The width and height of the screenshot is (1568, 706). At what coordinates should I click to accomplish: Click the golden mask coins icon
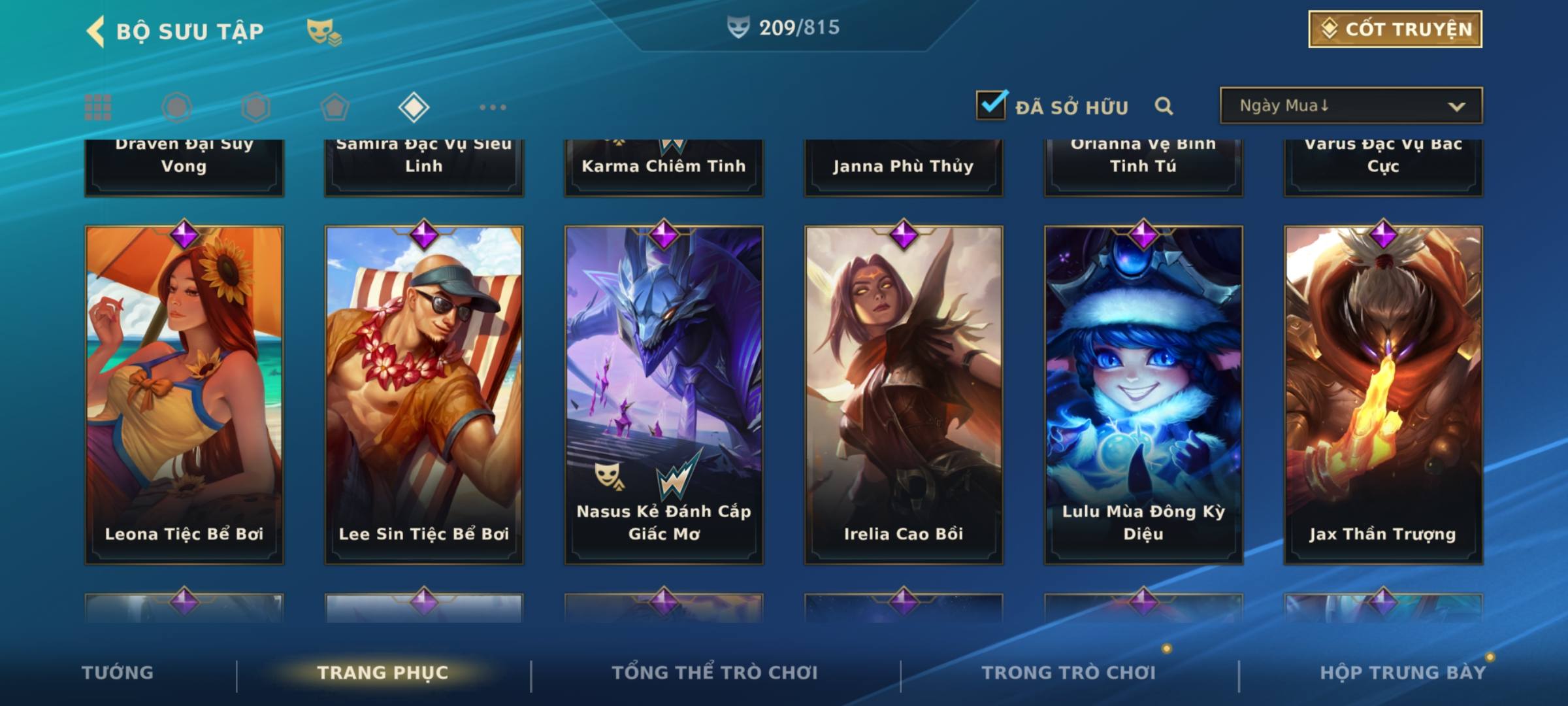point(324,31)
